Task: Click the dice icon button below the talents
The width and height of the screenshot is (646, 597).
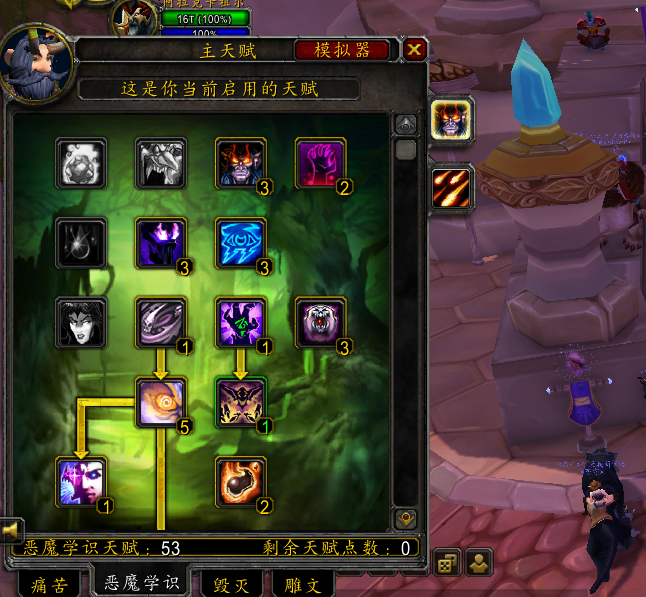Action: coord(444,564)
